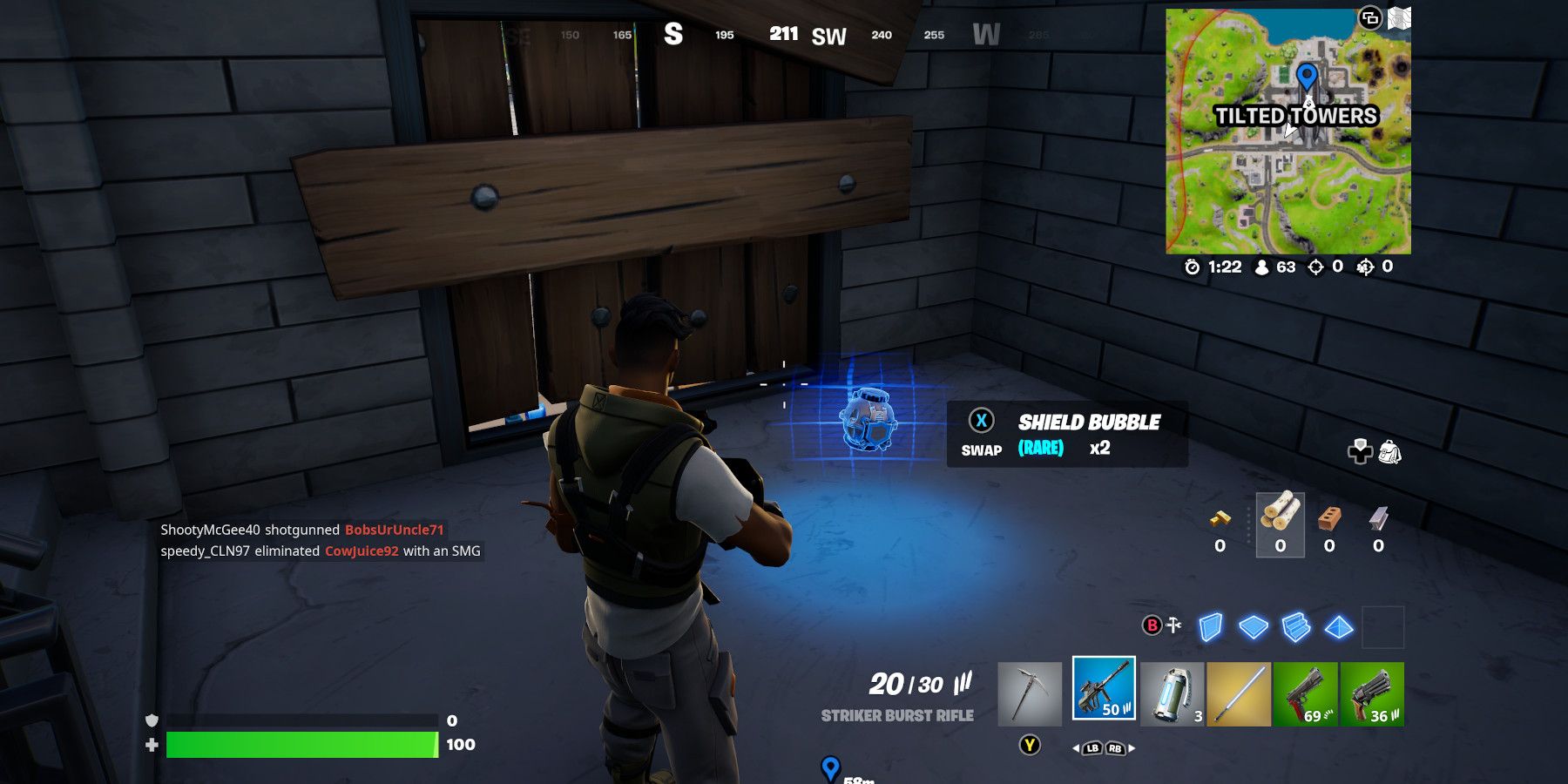This screenshot has height=784, width=1568.
Task: Select the wall building piece icon
Action: [1211, 627]
